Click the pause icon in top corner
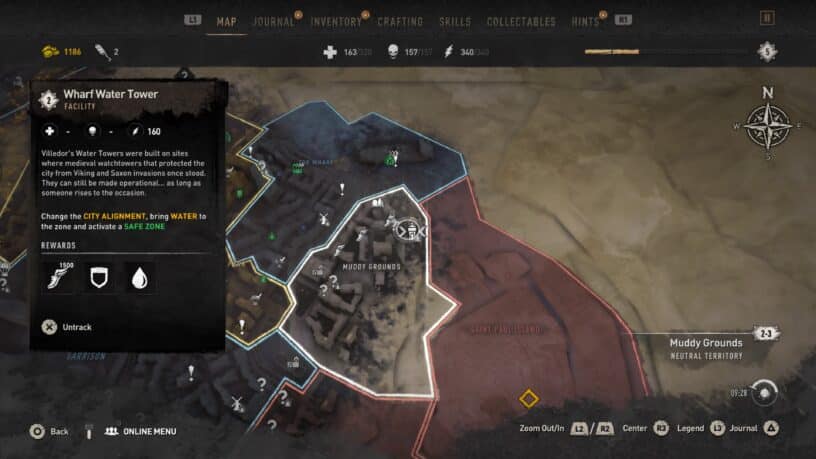This screenshot has width=816, height=459. click(x=767, y=18)
